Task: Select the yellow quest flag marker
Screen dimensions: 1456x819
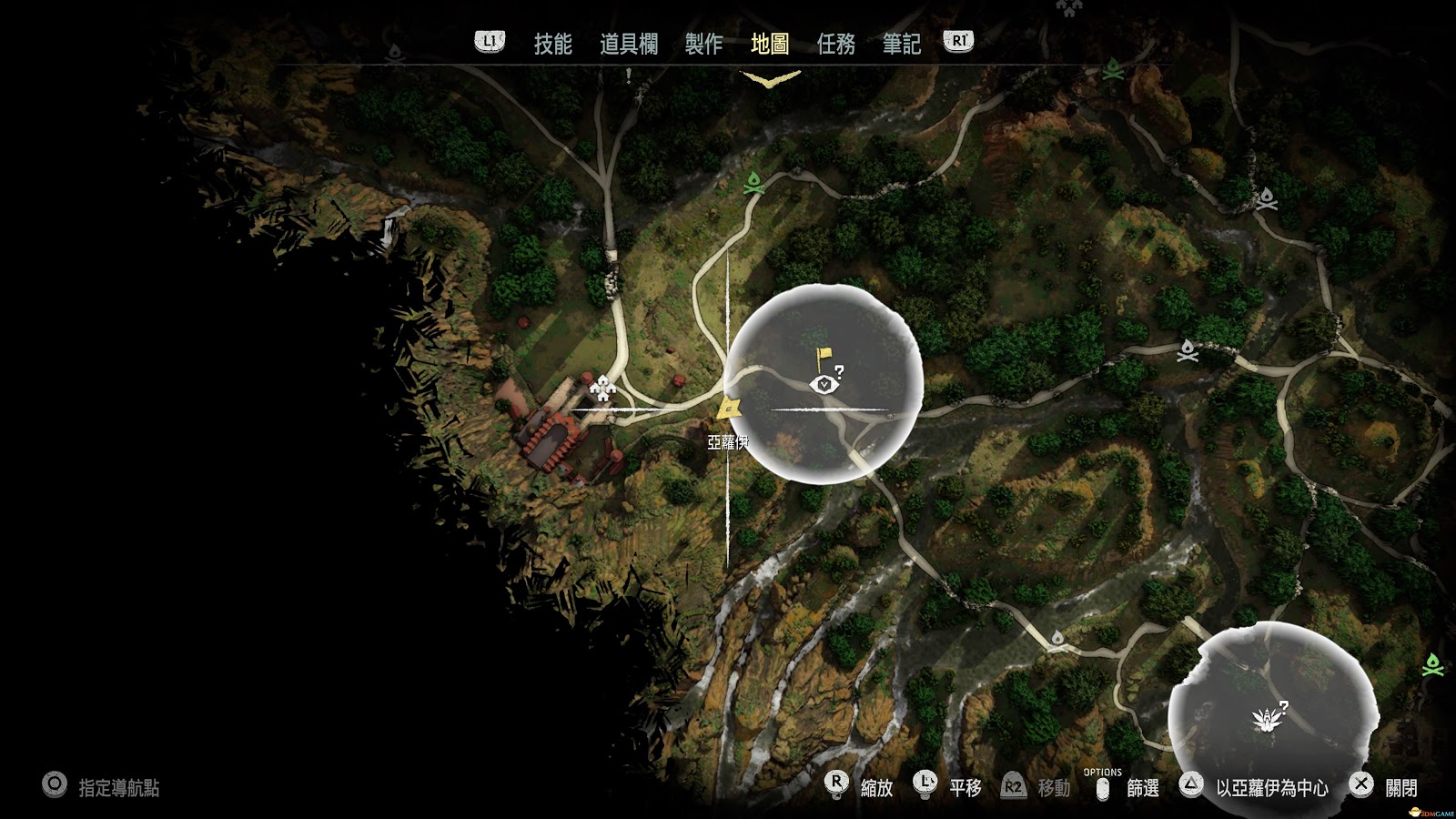Action: [x=823, y=358]
